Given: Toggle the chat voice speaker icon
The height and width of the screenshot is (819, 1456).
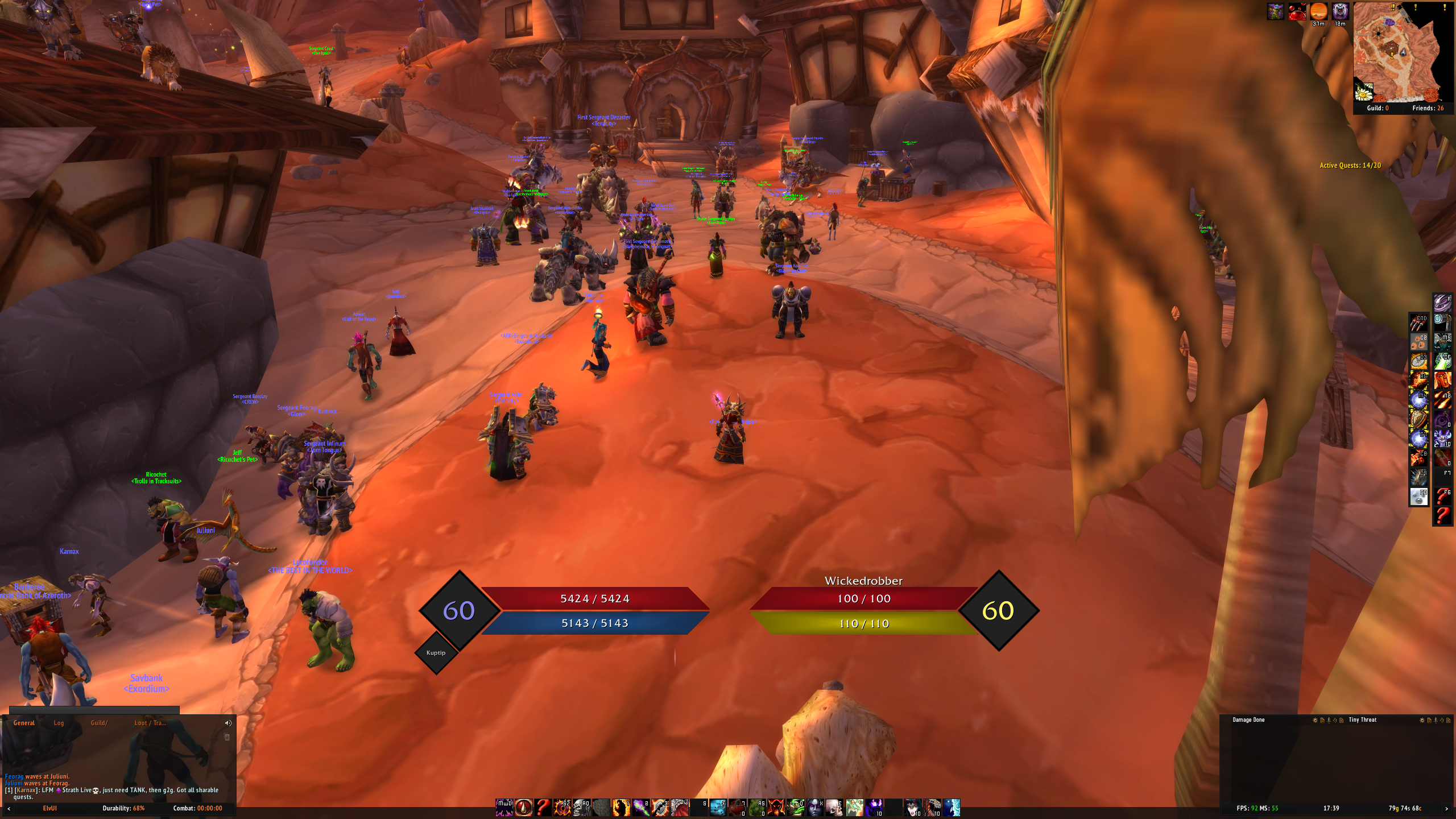Looking at the screenshot, I should tap(228, 723).
